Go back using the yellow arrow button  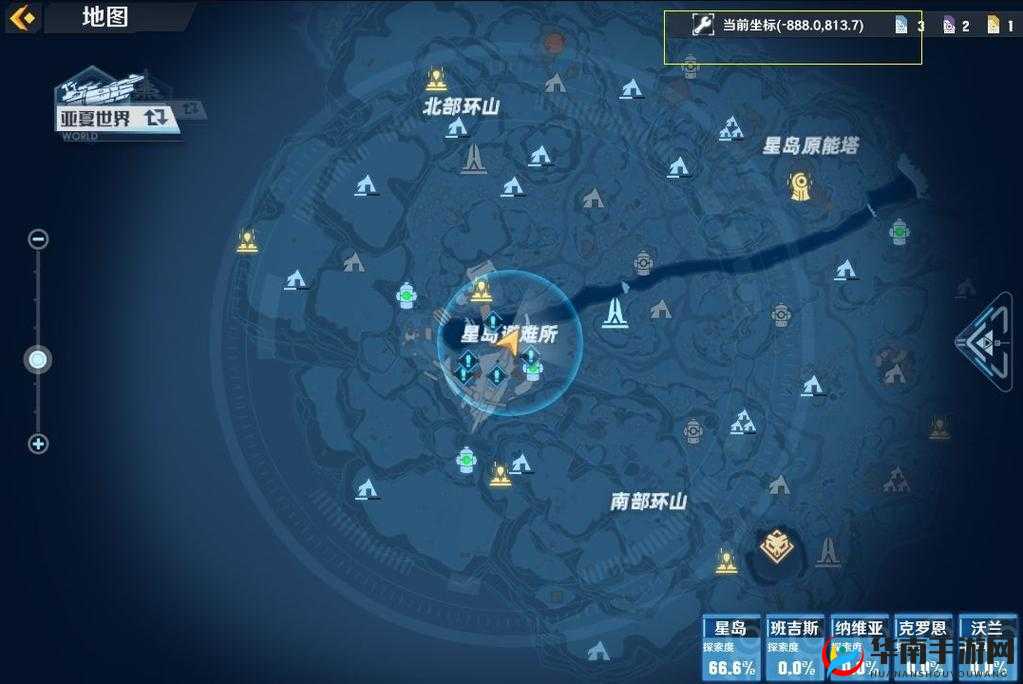(x=22, y=17)
